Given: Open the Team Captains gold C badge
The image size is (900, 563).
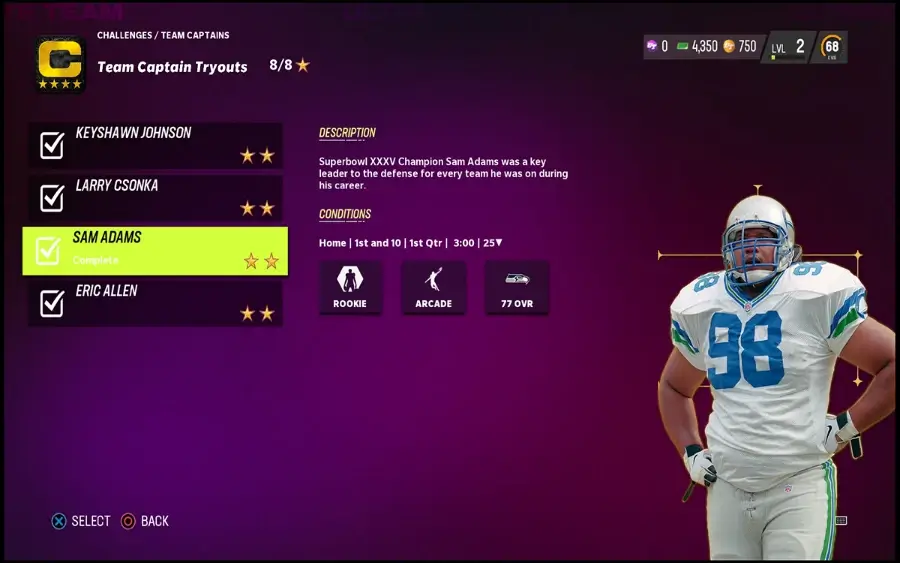Looking at the screenshot, I should tap(60, 64).
